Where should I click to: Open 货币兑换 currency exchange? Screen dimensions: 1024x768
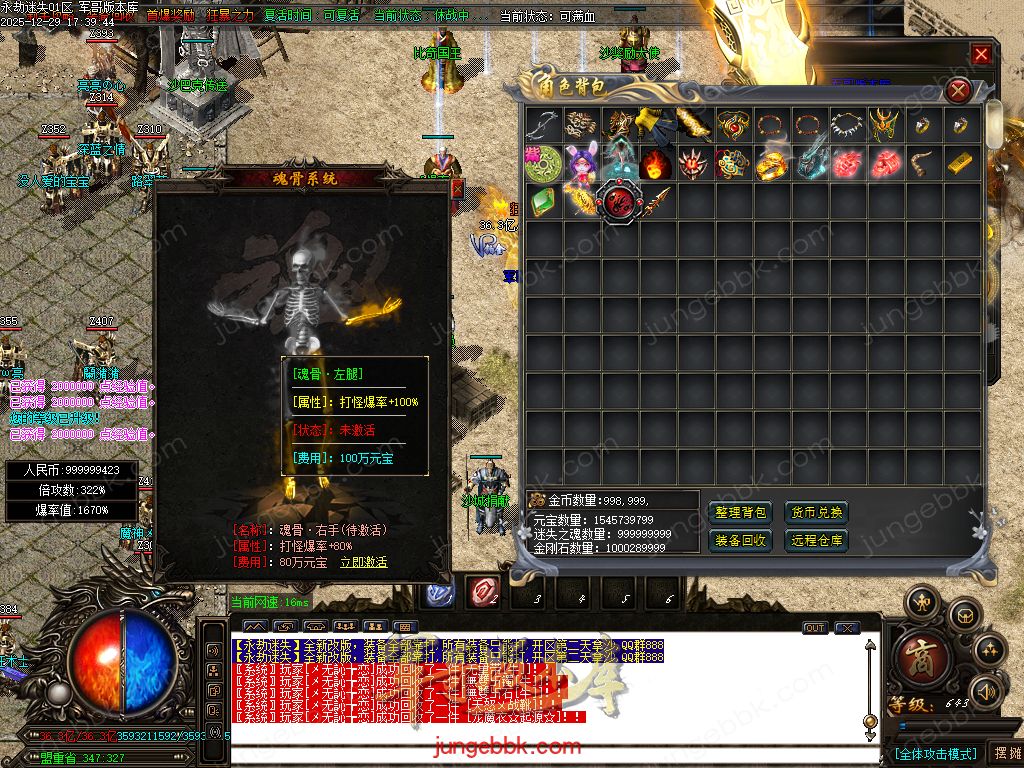coord(816,513)
